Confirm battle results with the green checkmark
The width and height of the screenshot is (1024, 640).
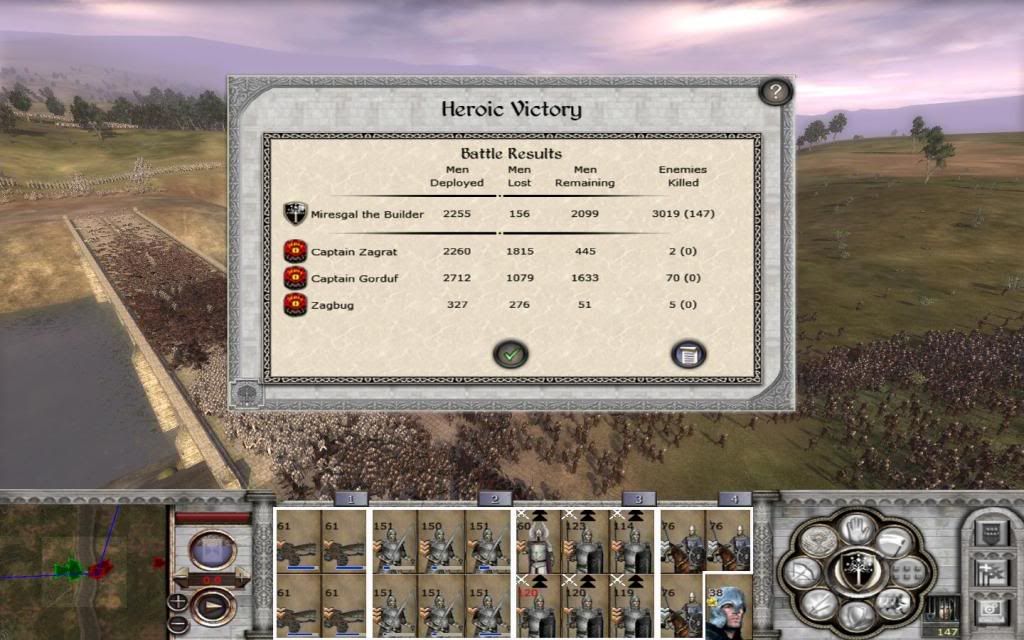[x=510, y=354]
